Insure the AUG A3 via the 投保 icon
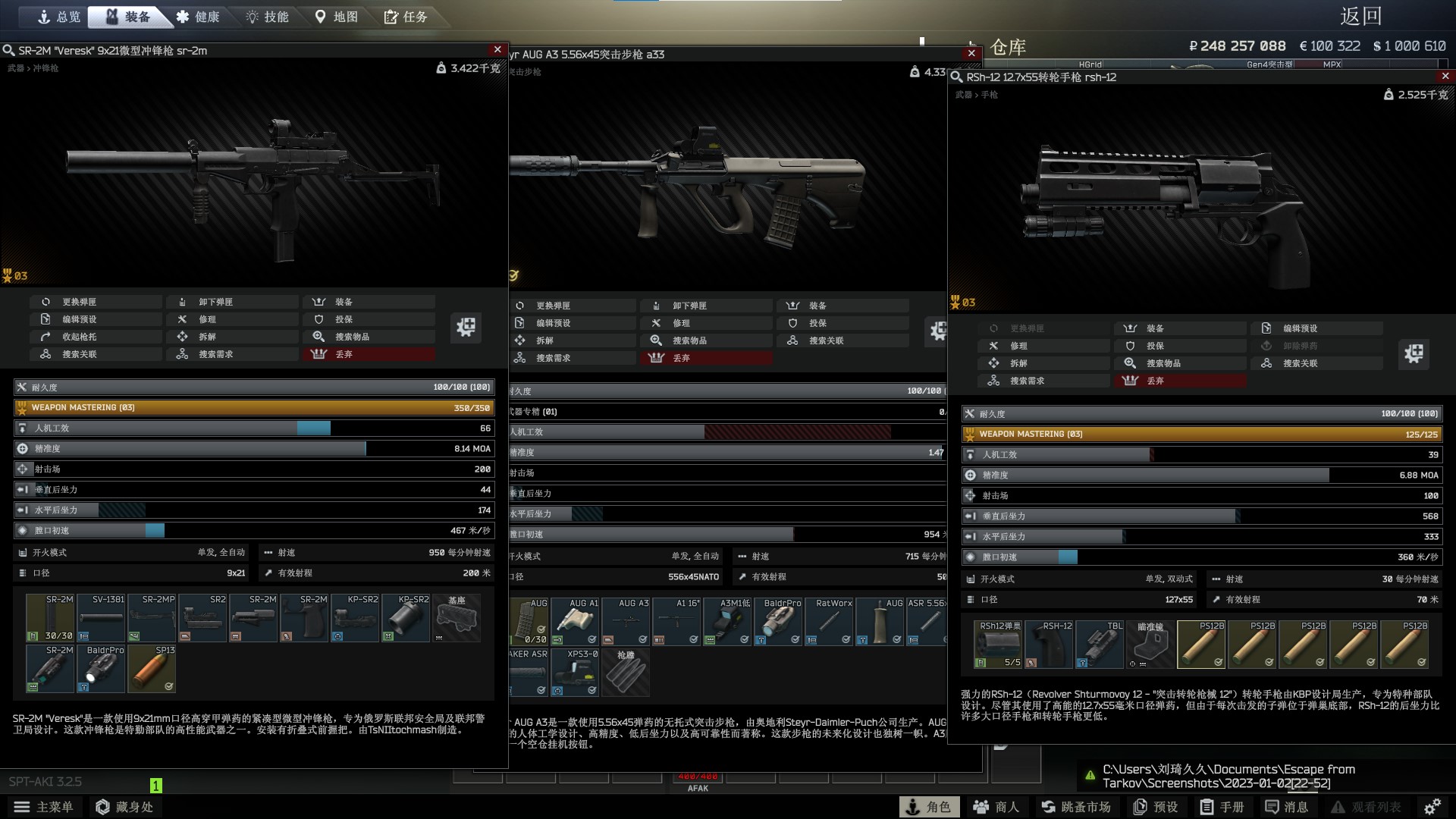This screenshot has height=819, width=1456. point(792,322)
